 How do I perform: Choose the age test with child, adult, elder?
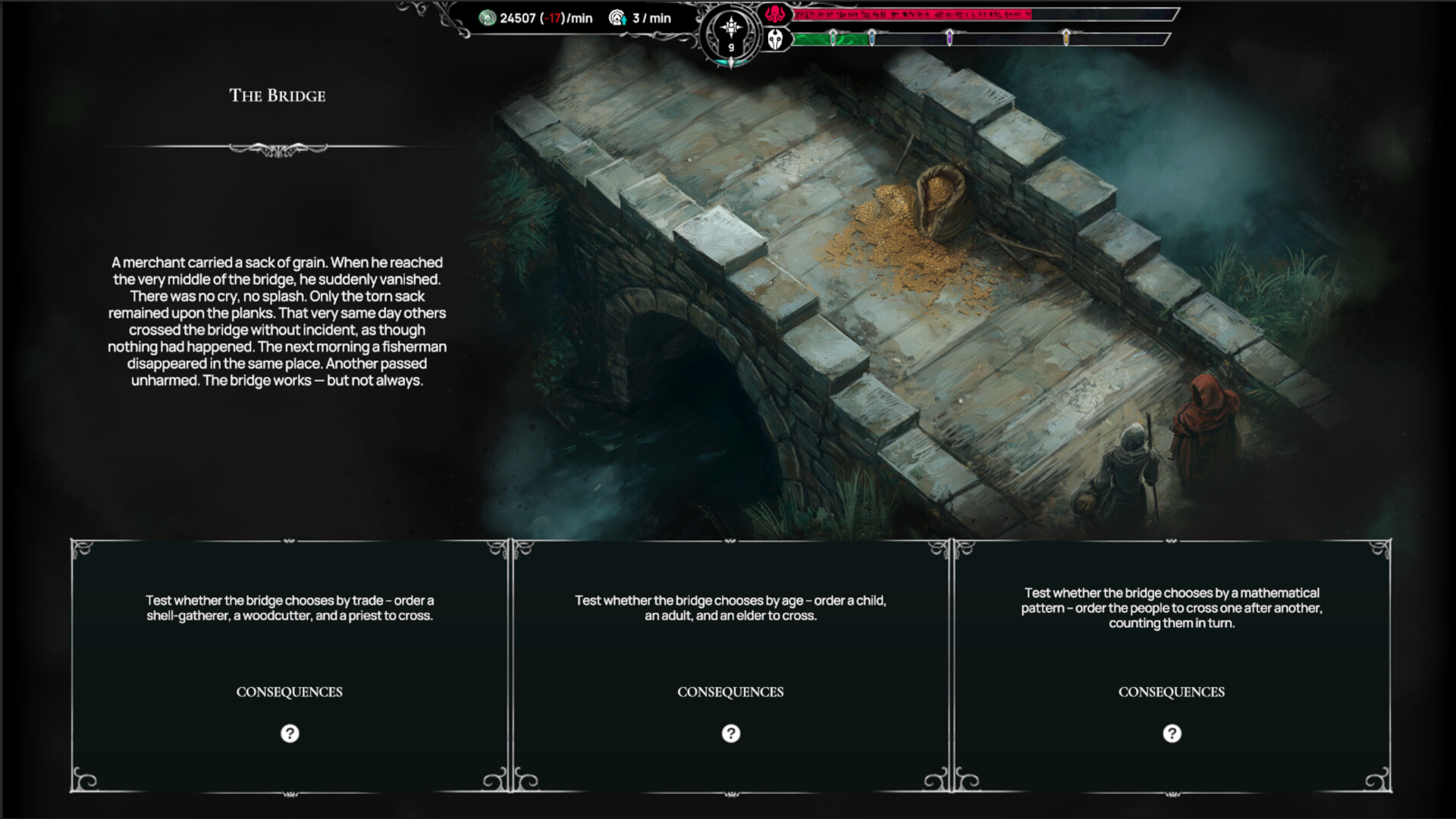click(x=730, y=607)
